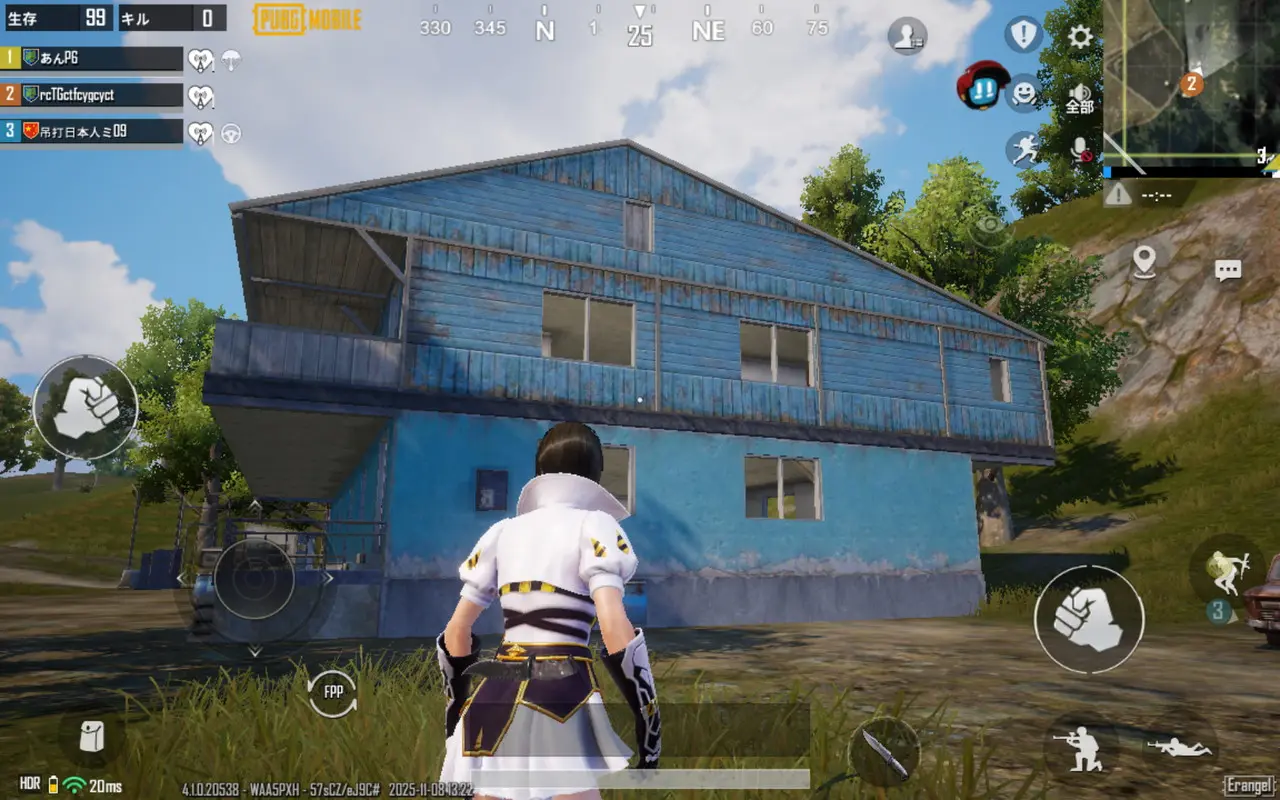Tap the eye free-look button
Viewport: 1280px width, 800px height.
(x=990, y=227)
